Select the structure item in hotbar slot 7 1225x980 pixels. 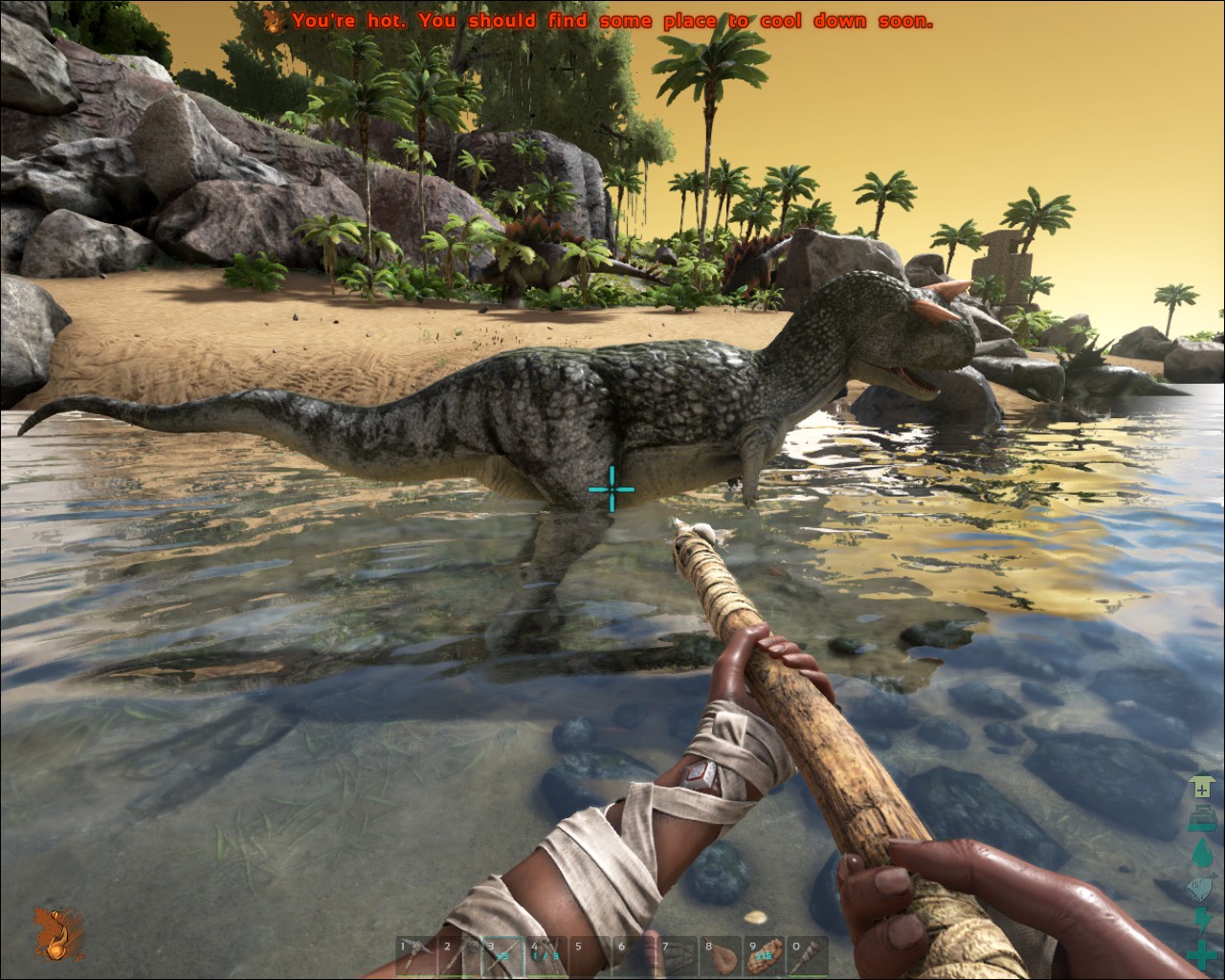tap(677, 957)
